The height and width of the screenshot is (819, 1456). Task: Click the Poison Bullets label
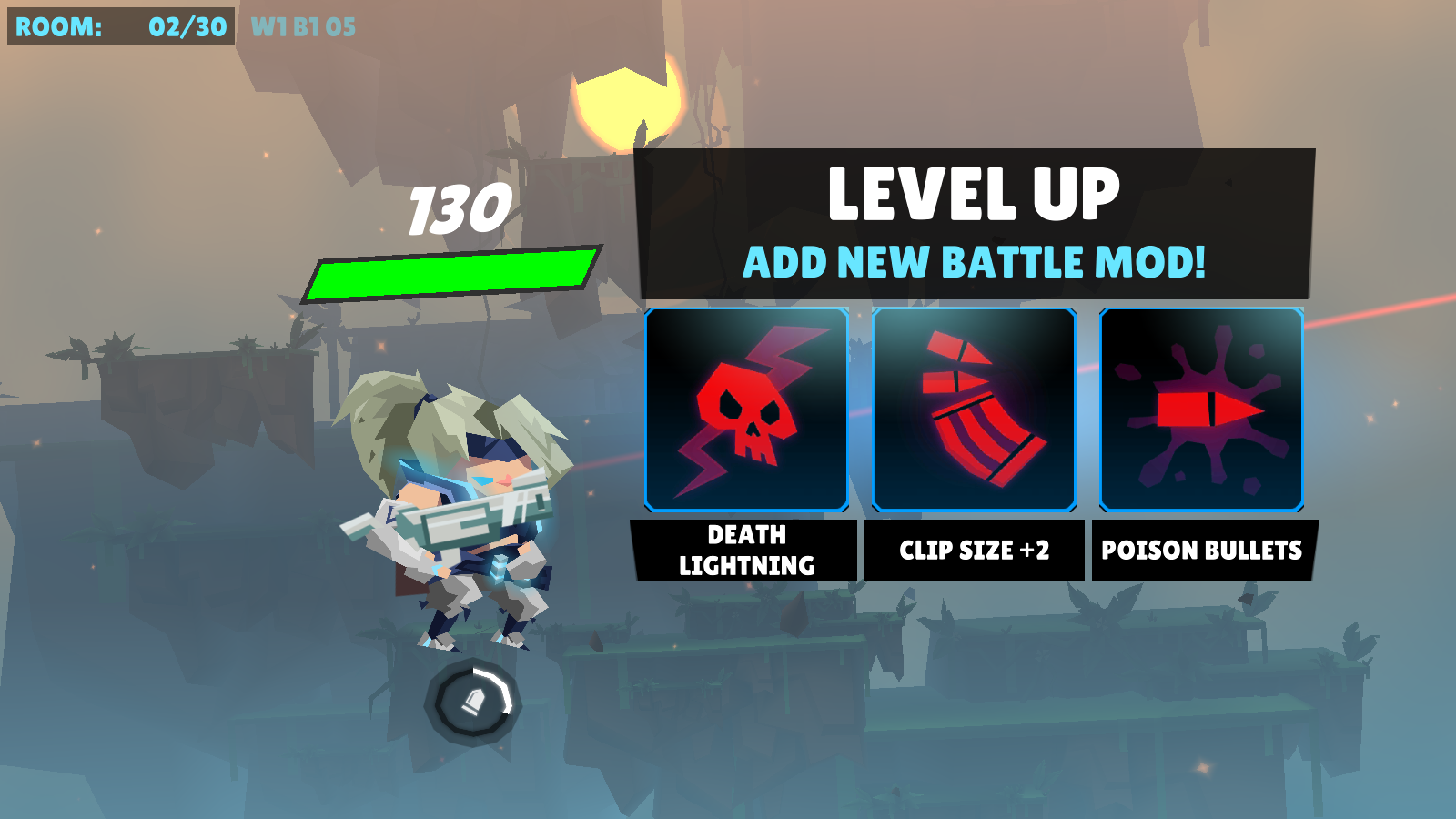click(1201, 550)
